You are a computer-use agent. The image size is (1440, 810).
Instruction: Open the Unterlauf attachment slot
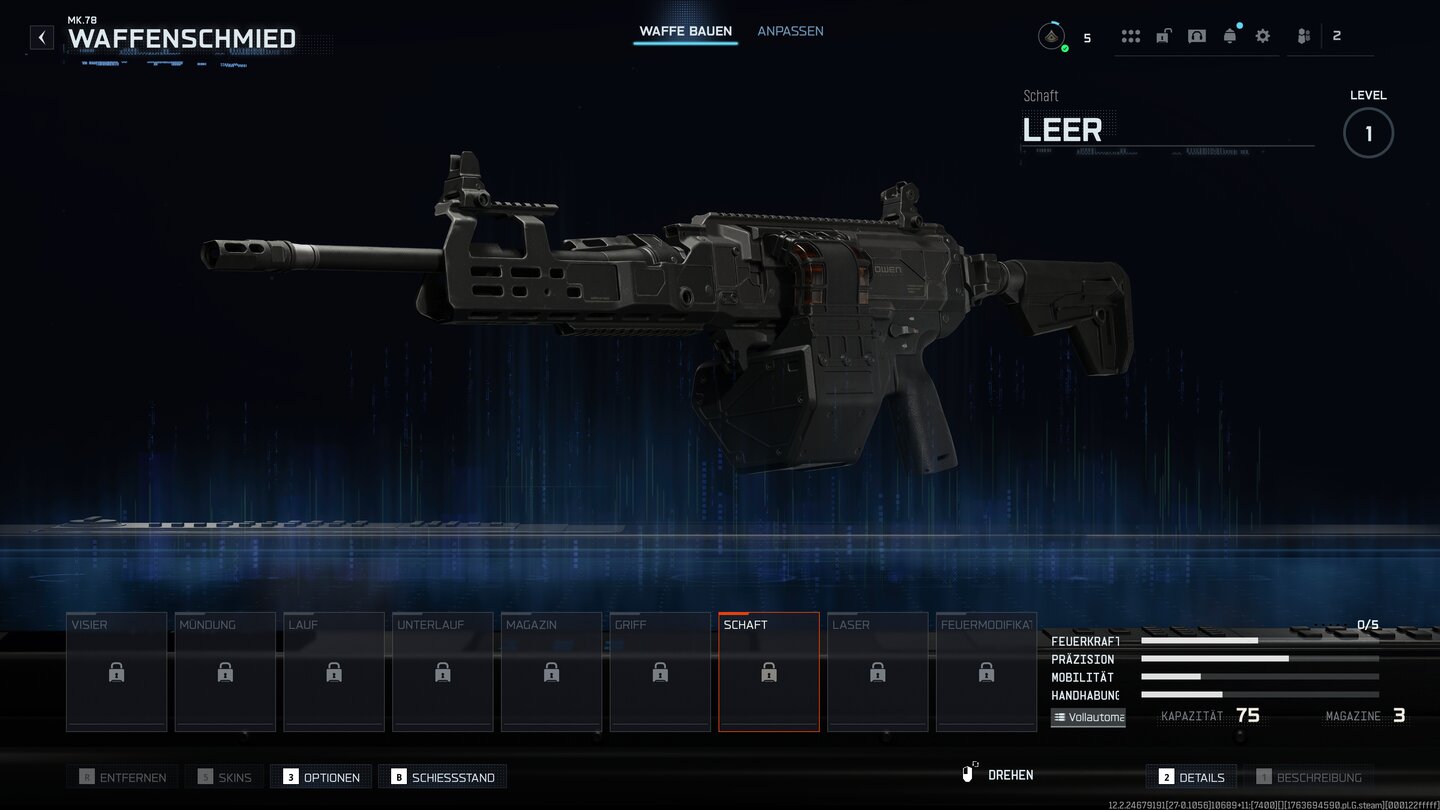pos(443,672)
